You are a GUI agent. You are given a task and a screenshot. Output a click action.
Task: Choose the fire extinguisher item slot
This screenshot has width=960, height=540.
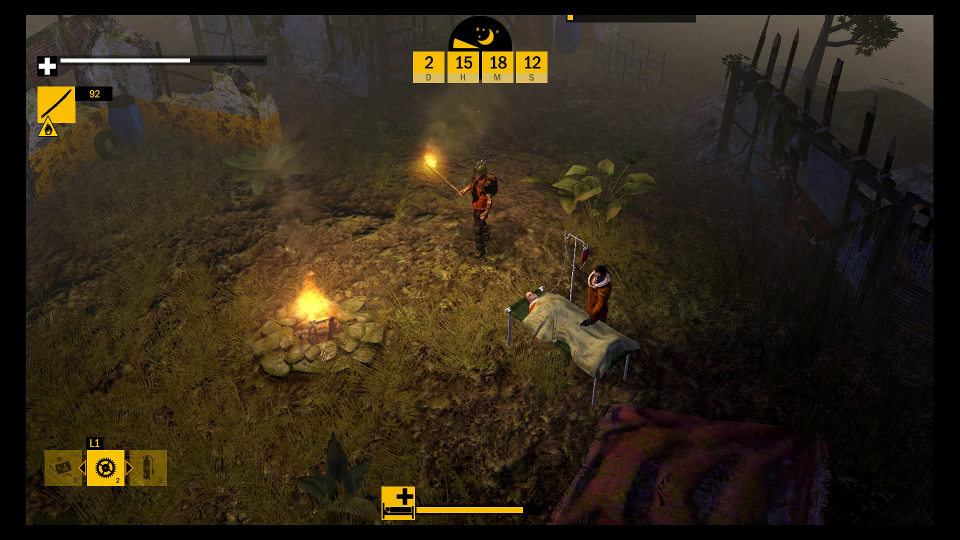coord(148,468)
